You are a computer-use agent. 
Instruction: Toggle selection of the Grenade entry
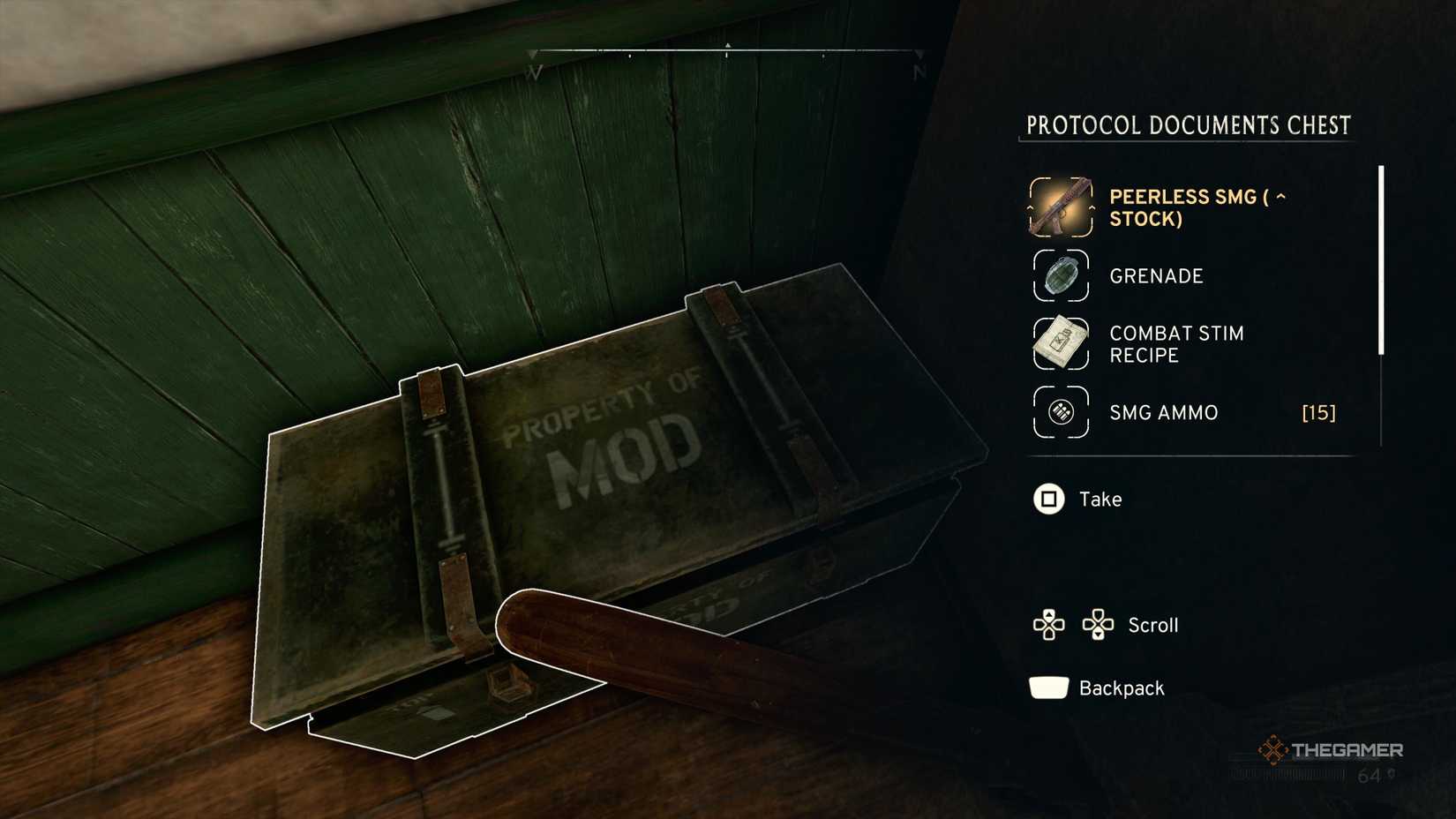1156,275
